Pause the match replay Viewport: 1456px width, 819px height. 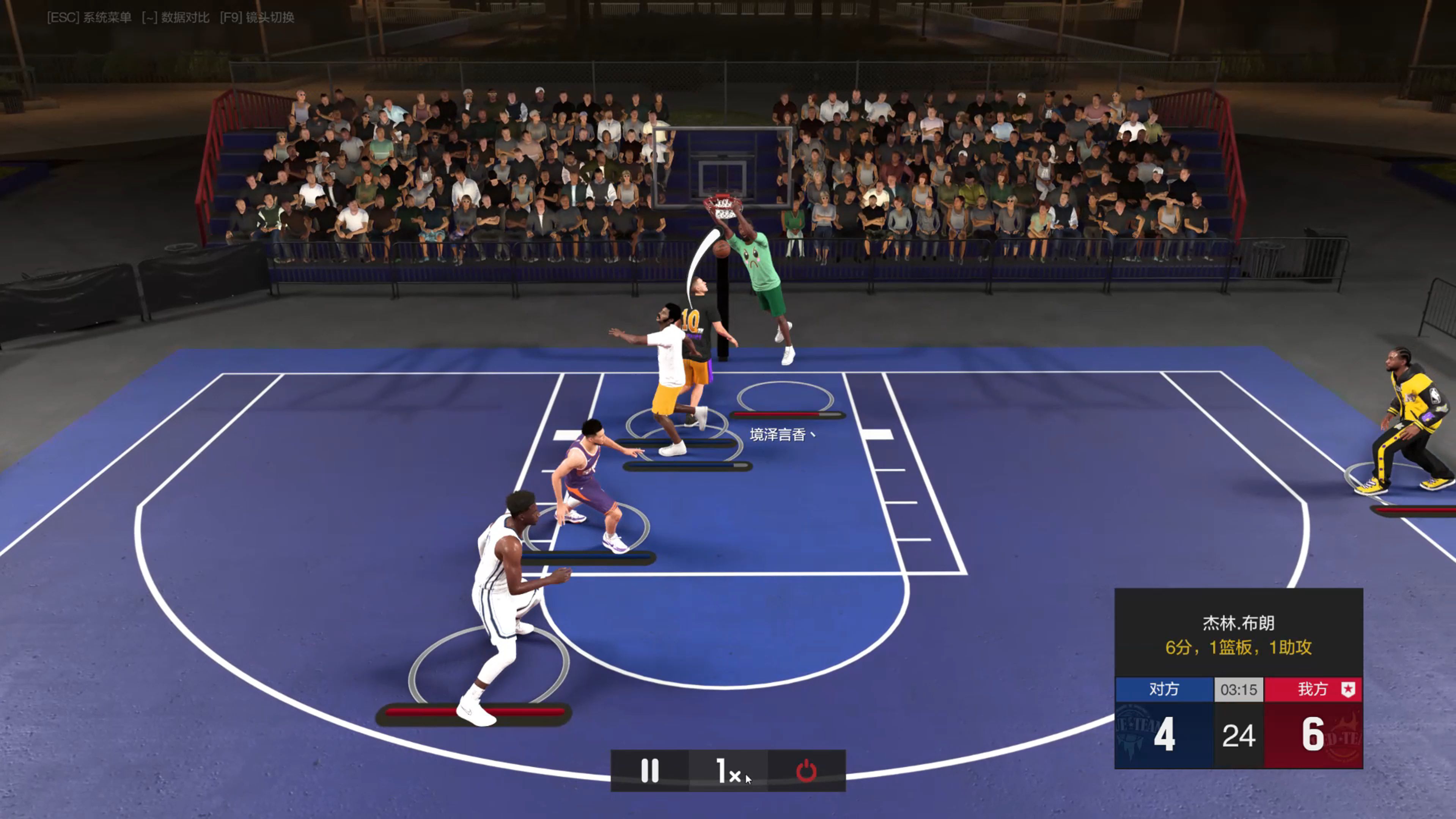click(649, 770)
